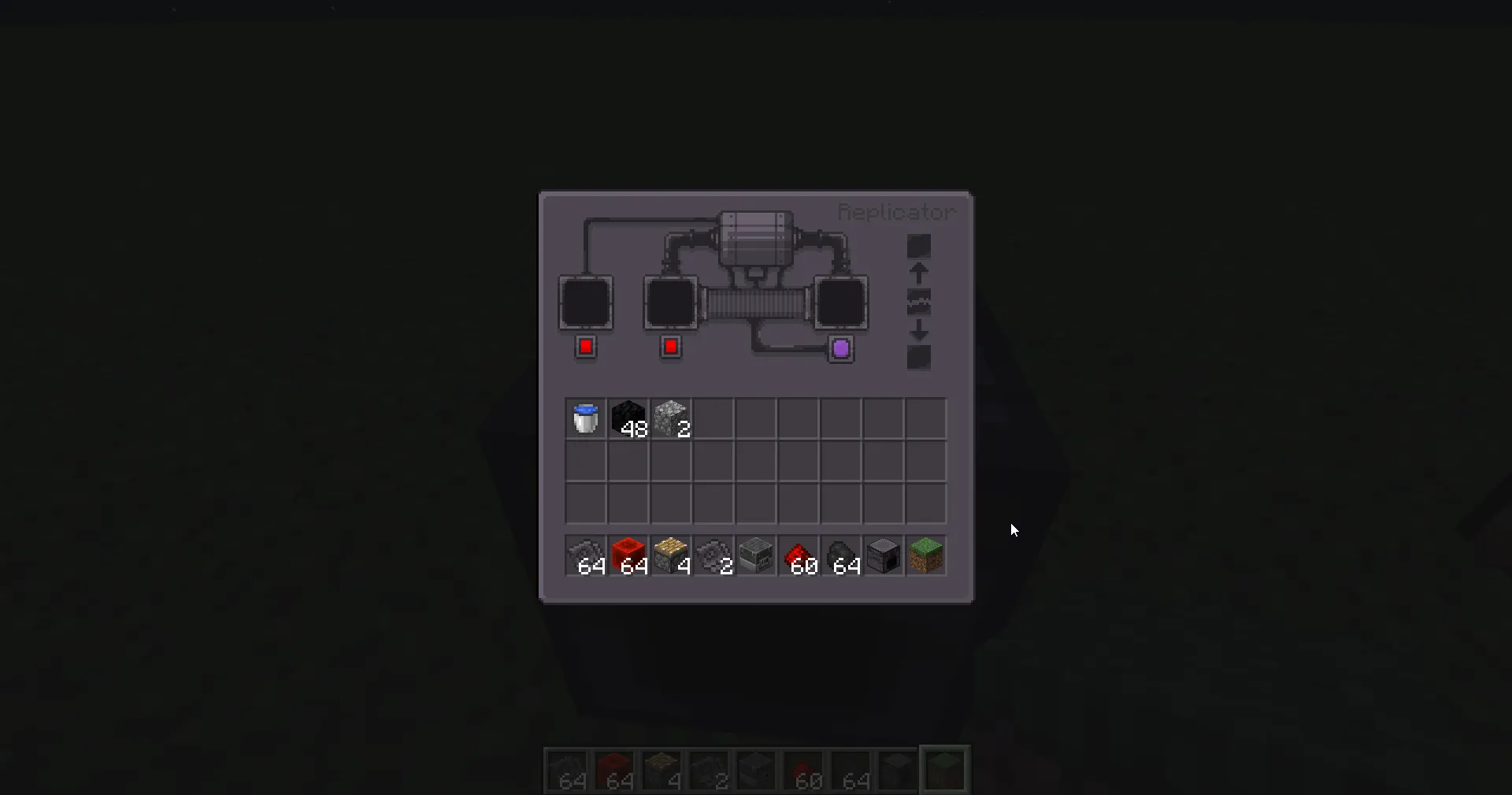1512x795 pixels.
Task: Toggle the left red indicator under the input slot
Action: (x=586, y=347)
